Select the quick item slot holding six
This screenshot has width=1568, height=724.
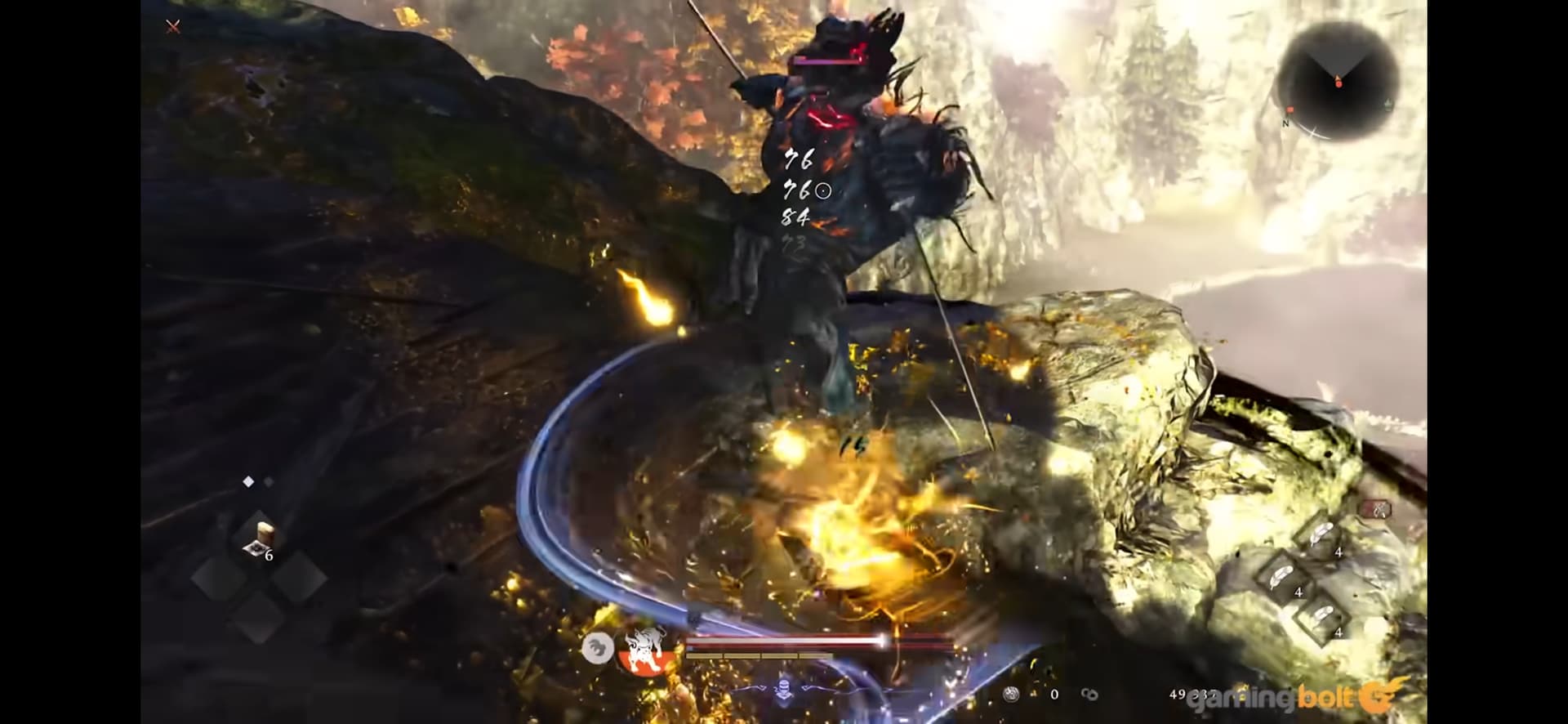(261, 539)
